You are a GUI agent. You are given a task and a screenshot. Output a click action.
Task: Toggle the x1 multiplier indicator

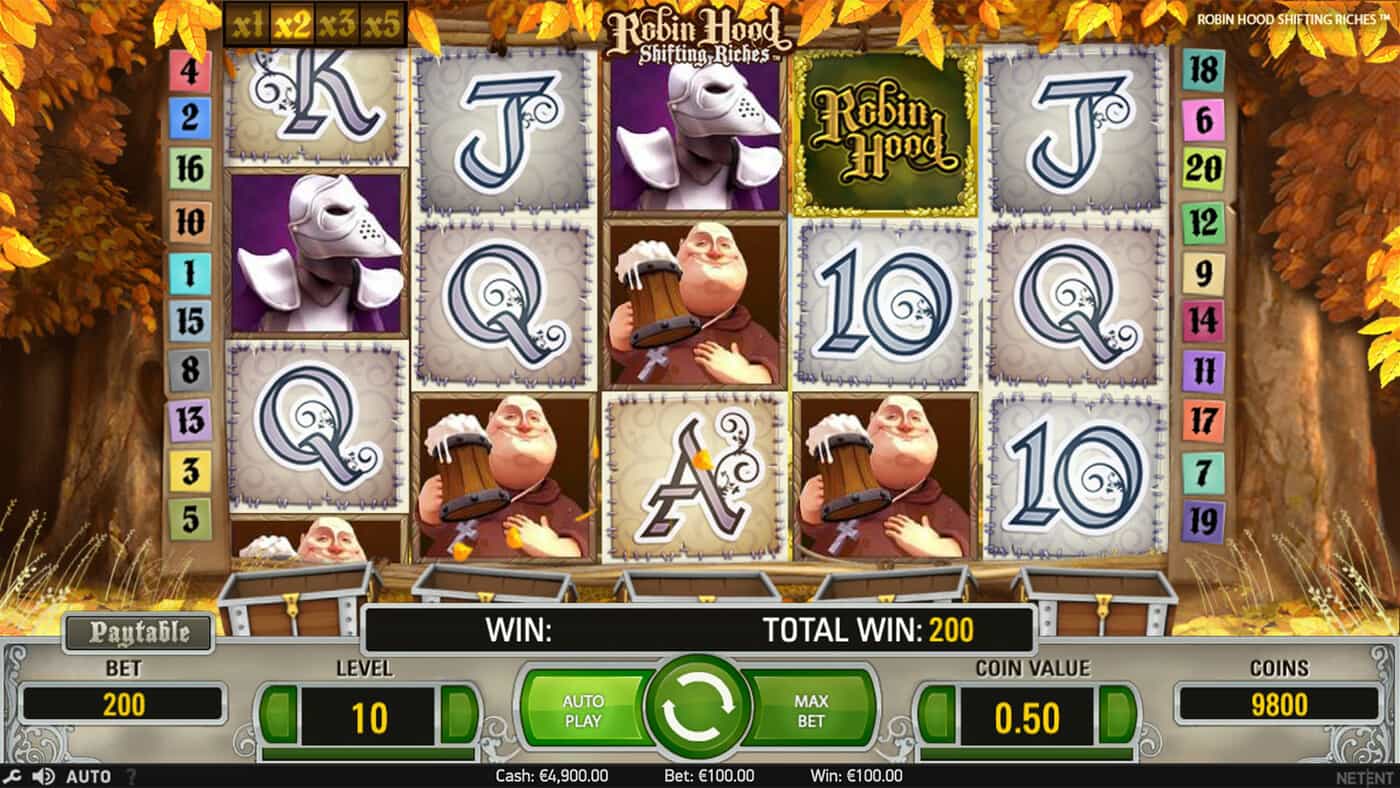click(245, 24)
